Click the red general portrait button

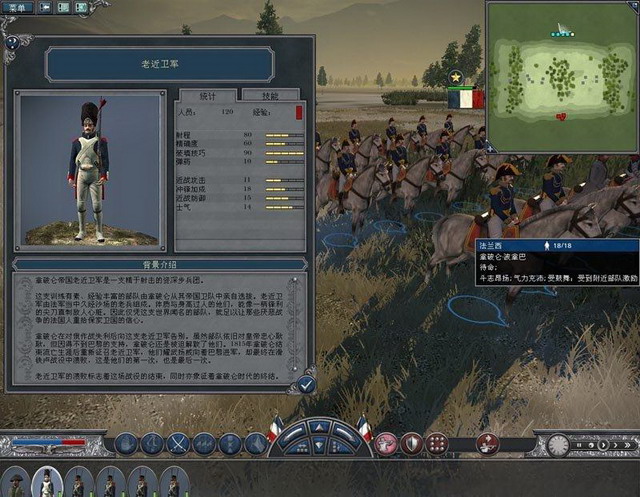coord(488,443)
